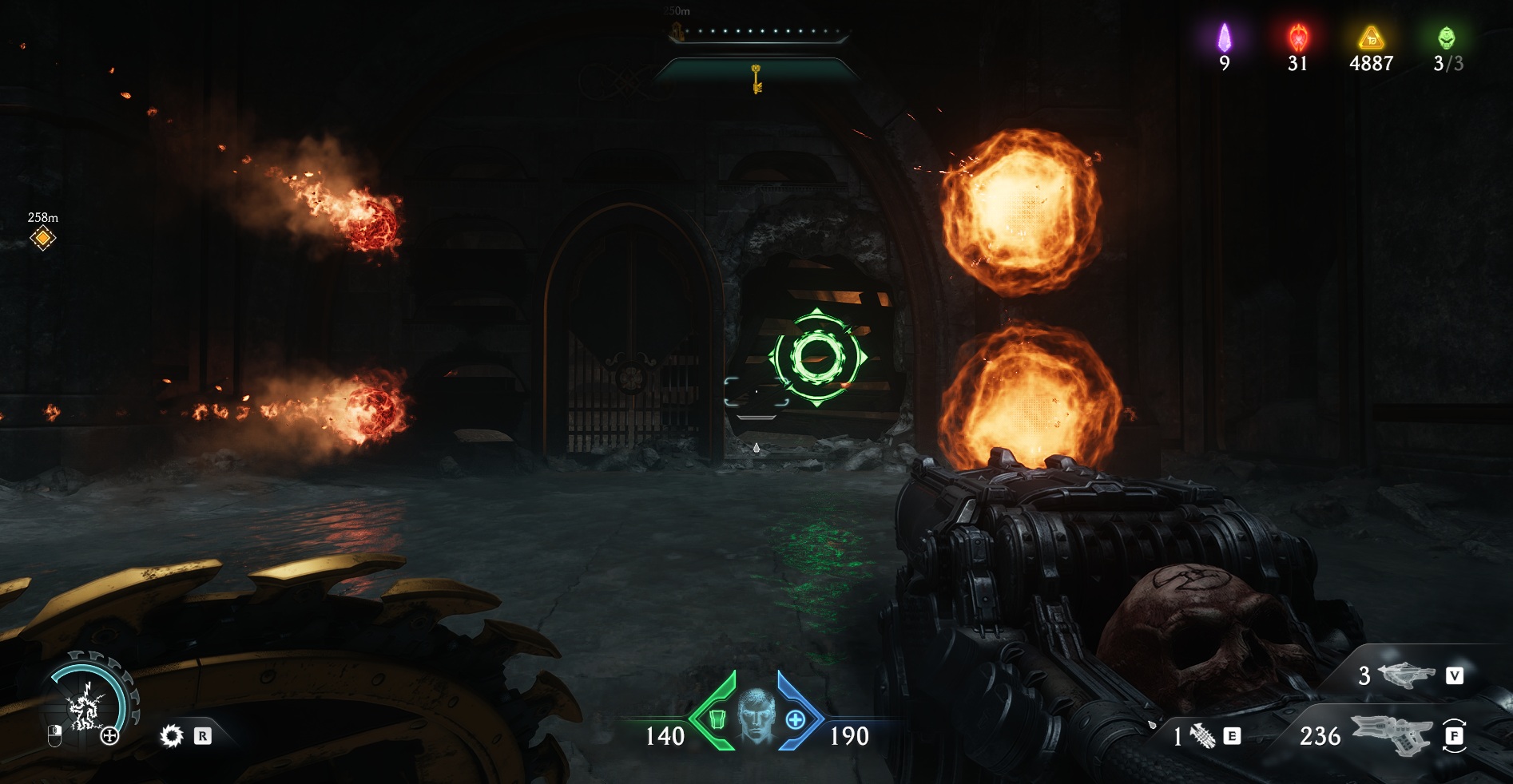Activate the shield saw throw icon
The height and width of the screenshot is (784, 1513).
point(171,735)
